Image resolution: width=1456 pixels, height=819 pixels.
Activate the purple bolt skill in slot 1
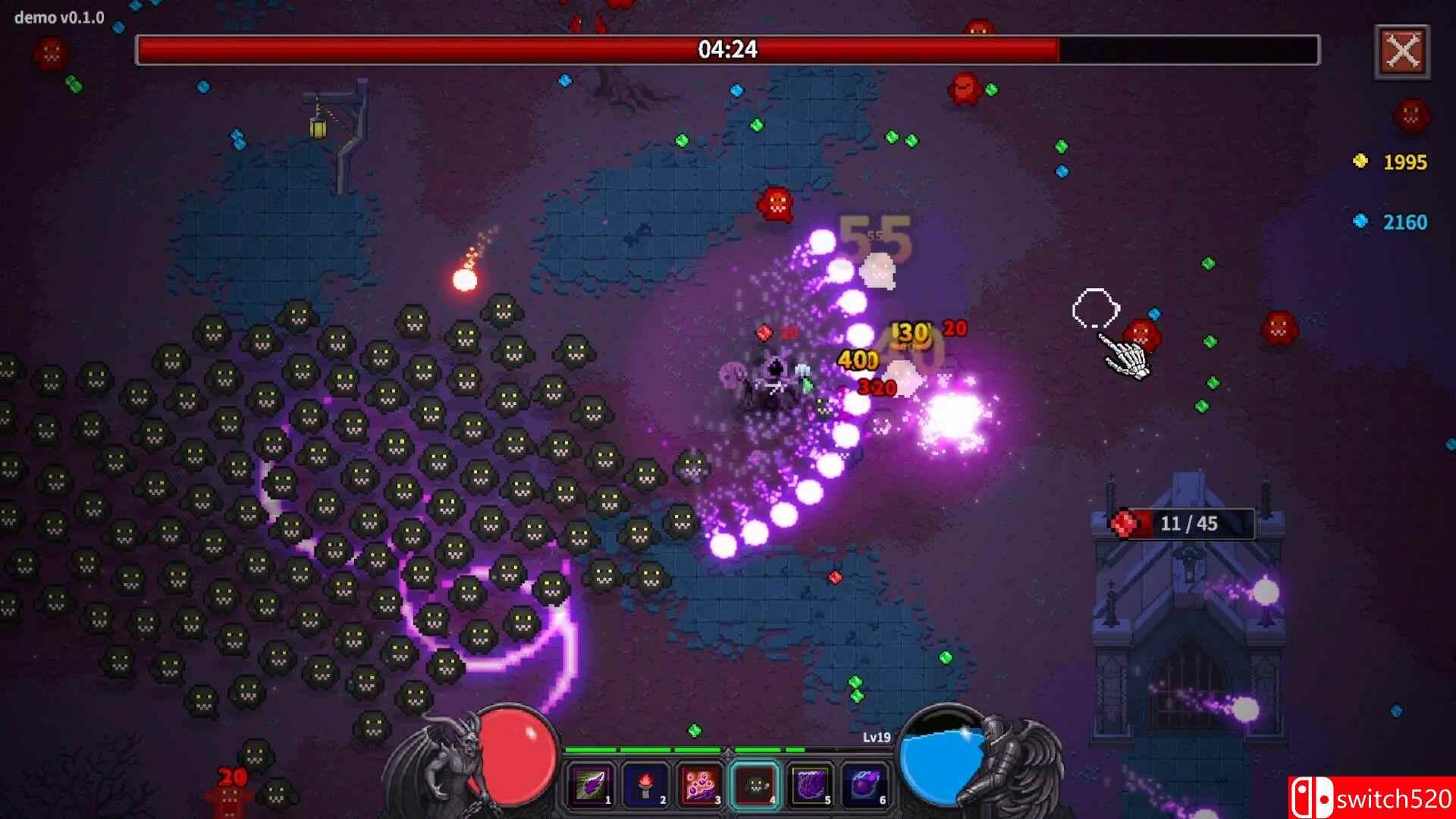click(591, 784)
